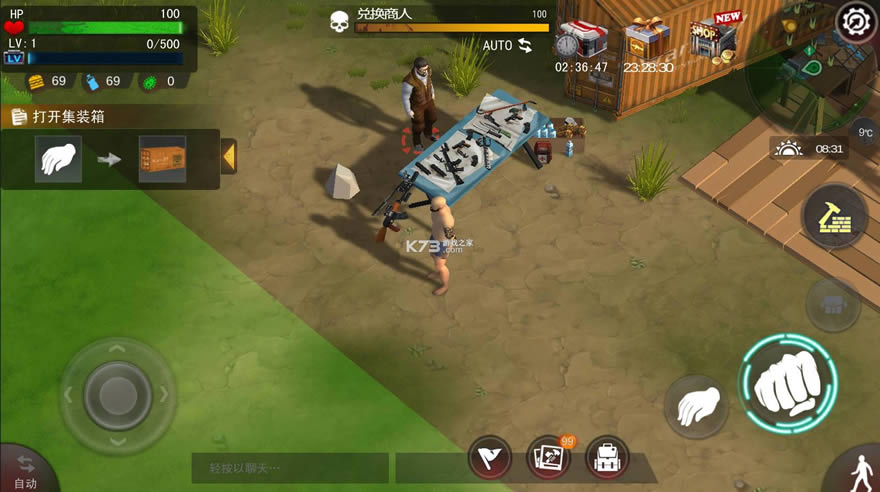The height and width of the screenshot is (492, 880).
Task: Open the build mode hammer button
Action: click(833, 217)
